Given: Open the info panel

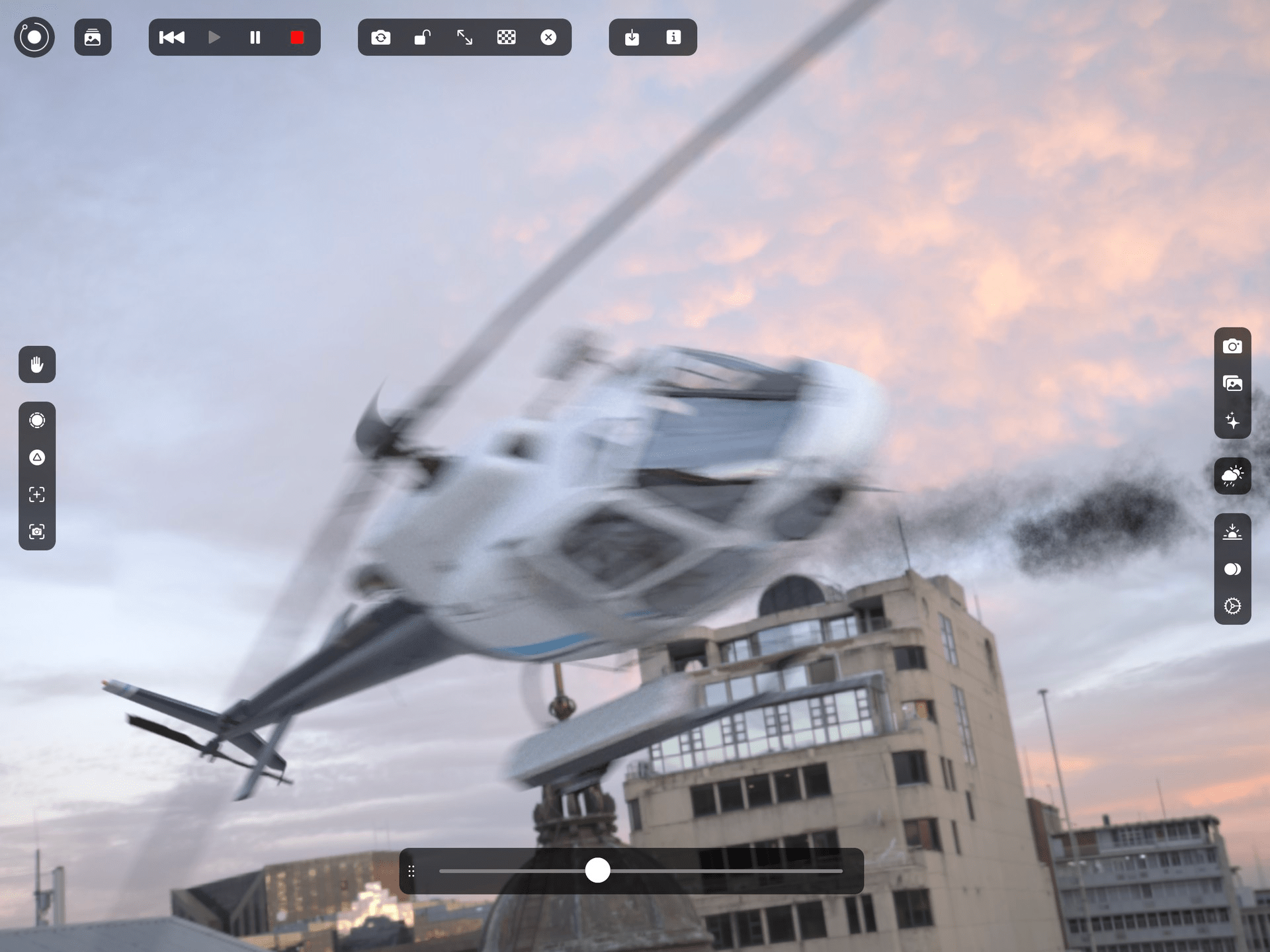Looking at the screenshot, I should pyautogui.click(x=674, y=38).
